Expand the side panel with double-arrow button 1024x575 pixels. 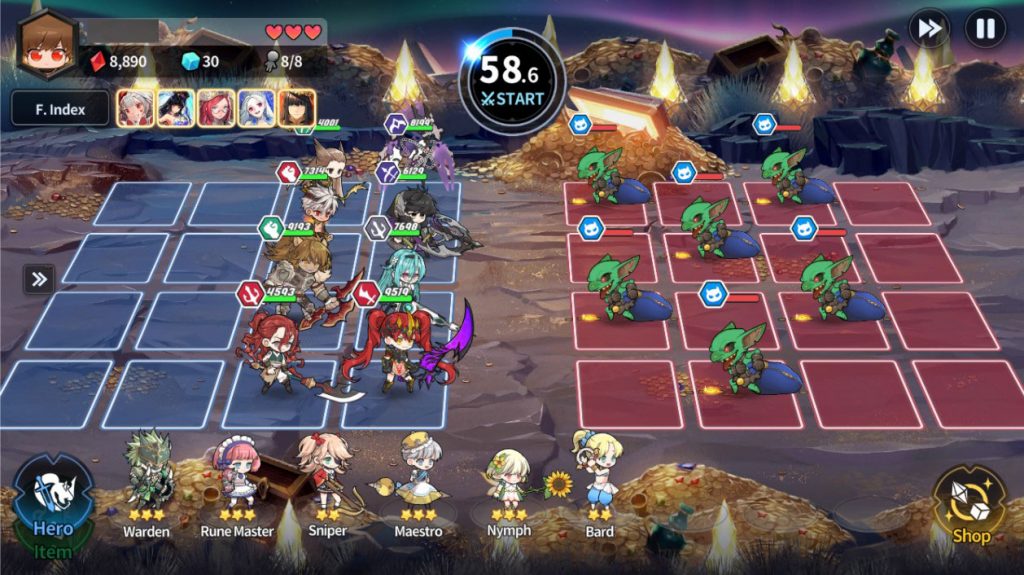click(x=39, y=279)
